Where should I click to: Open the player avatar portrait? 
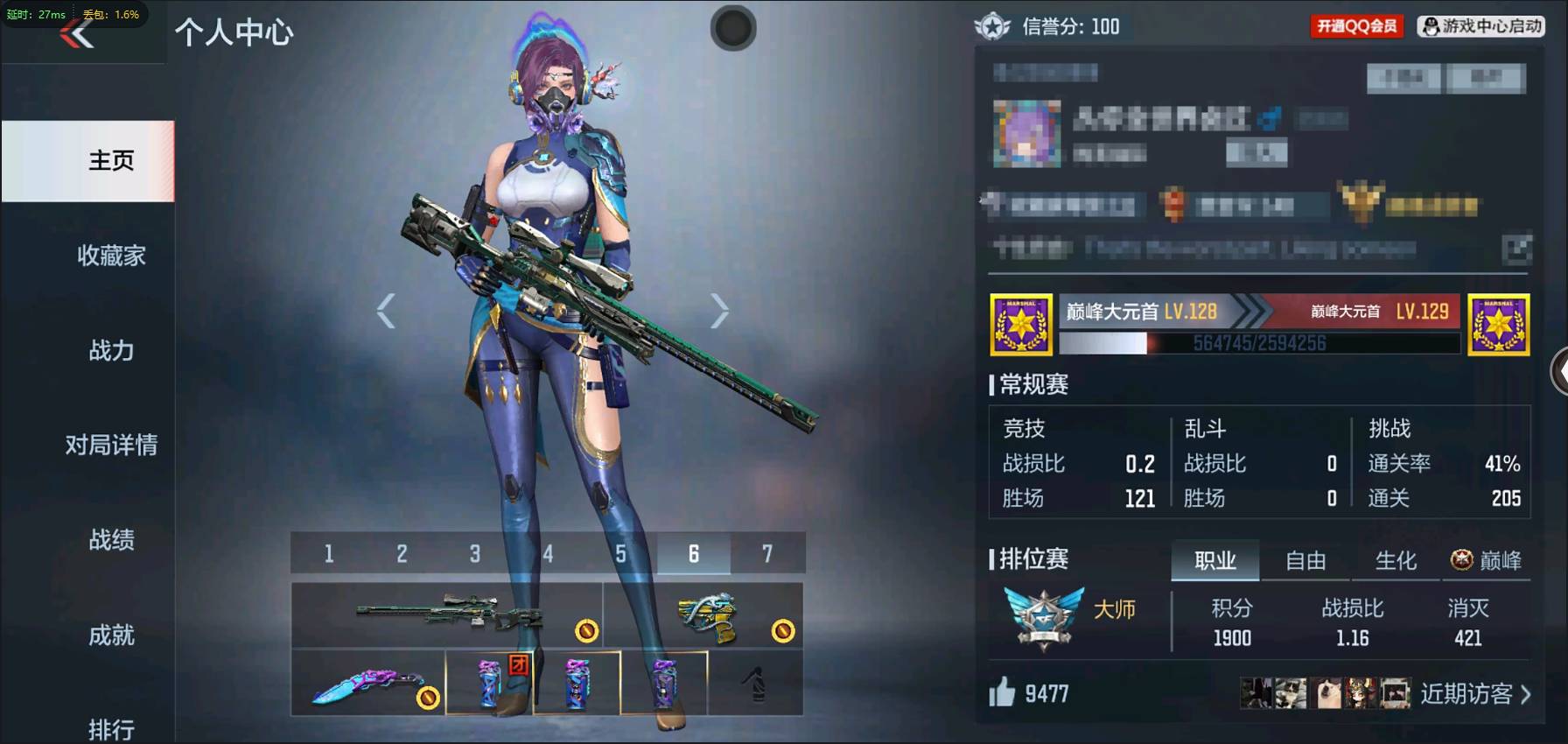click(1025, 133)
